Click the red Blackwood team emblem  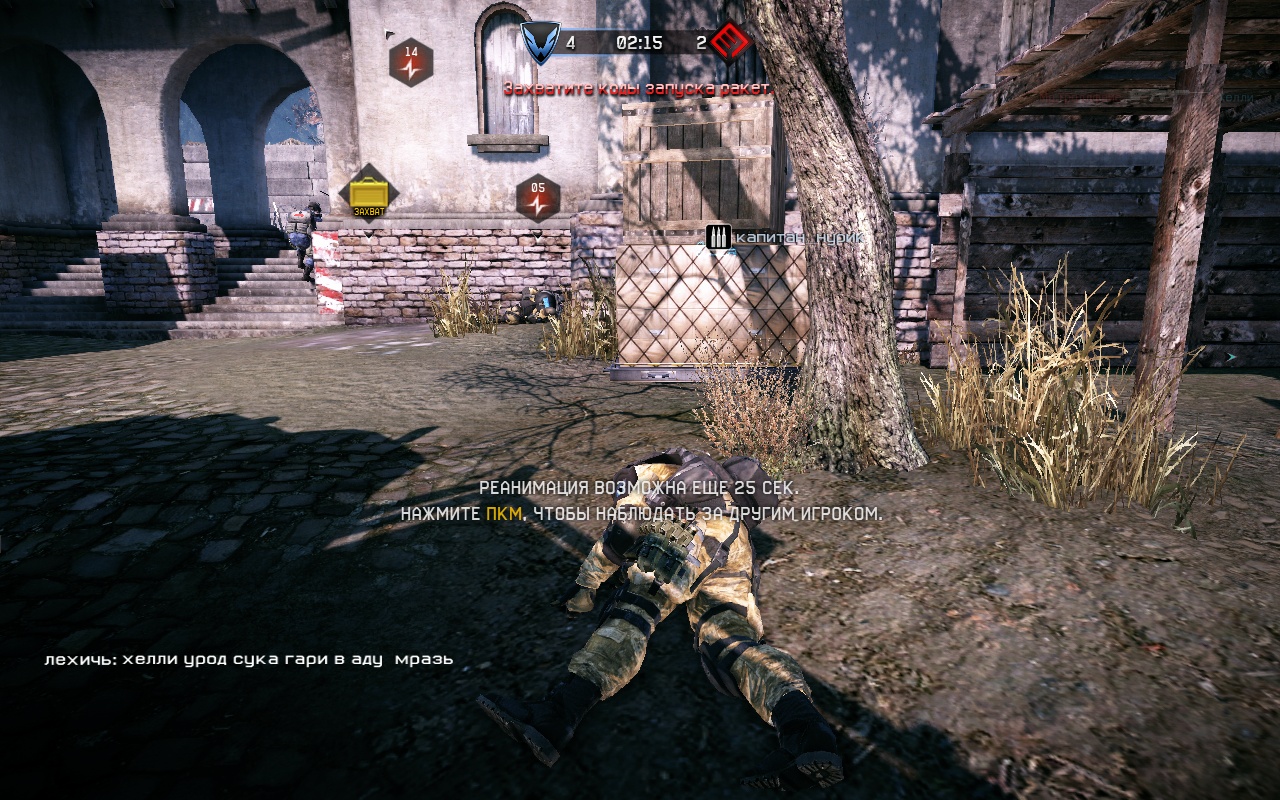731,43
